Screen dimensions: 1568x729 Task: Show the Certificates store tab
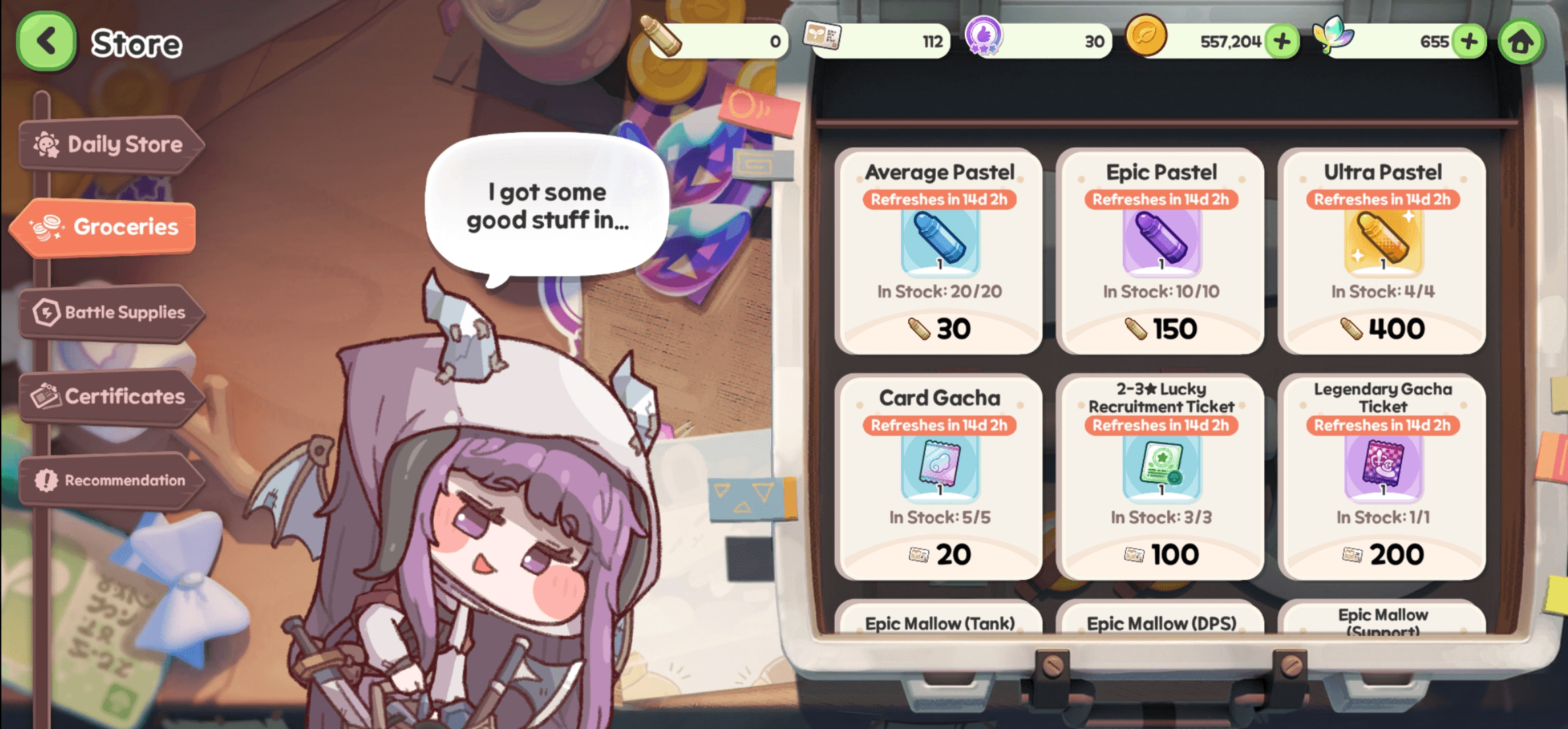[x=111, y=396]
